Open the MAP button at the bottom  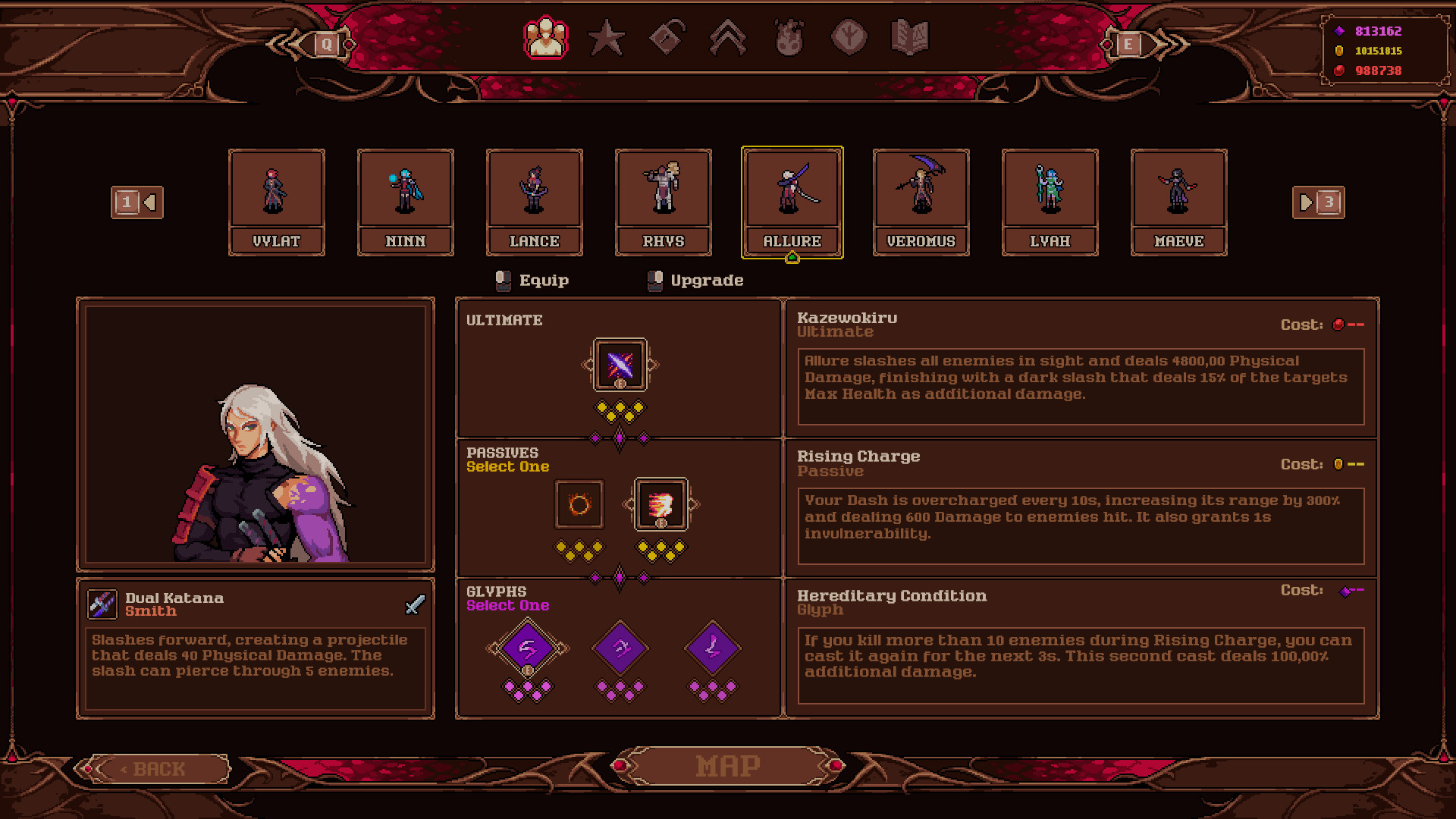tap(727, 764)
